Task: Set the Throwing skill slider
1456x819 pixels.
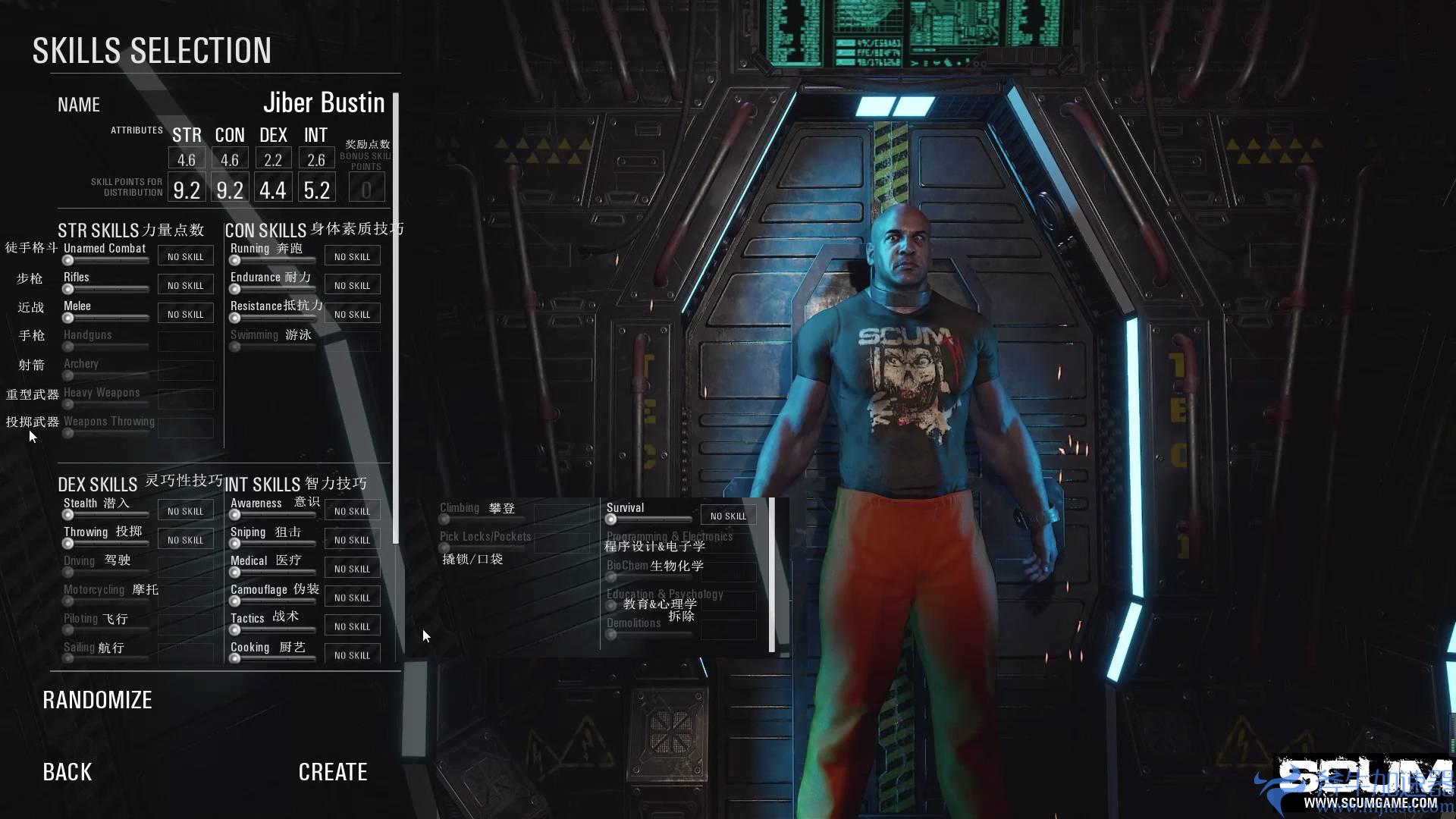Action: pyautogui.click(x=68, y=544)
